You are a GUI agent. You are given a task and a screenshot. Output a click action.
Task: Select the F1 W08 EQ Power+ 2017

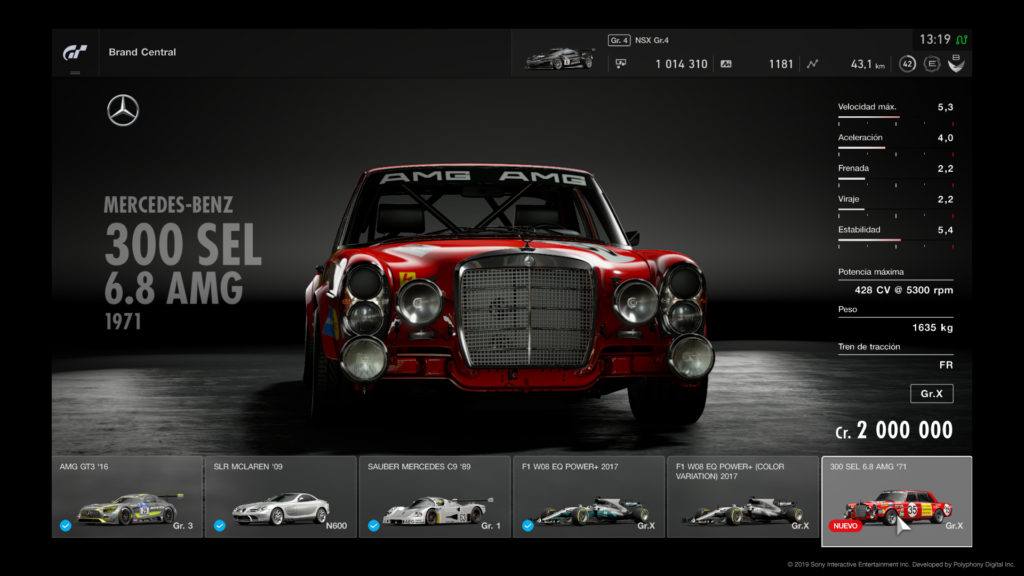tap(589, 496)
